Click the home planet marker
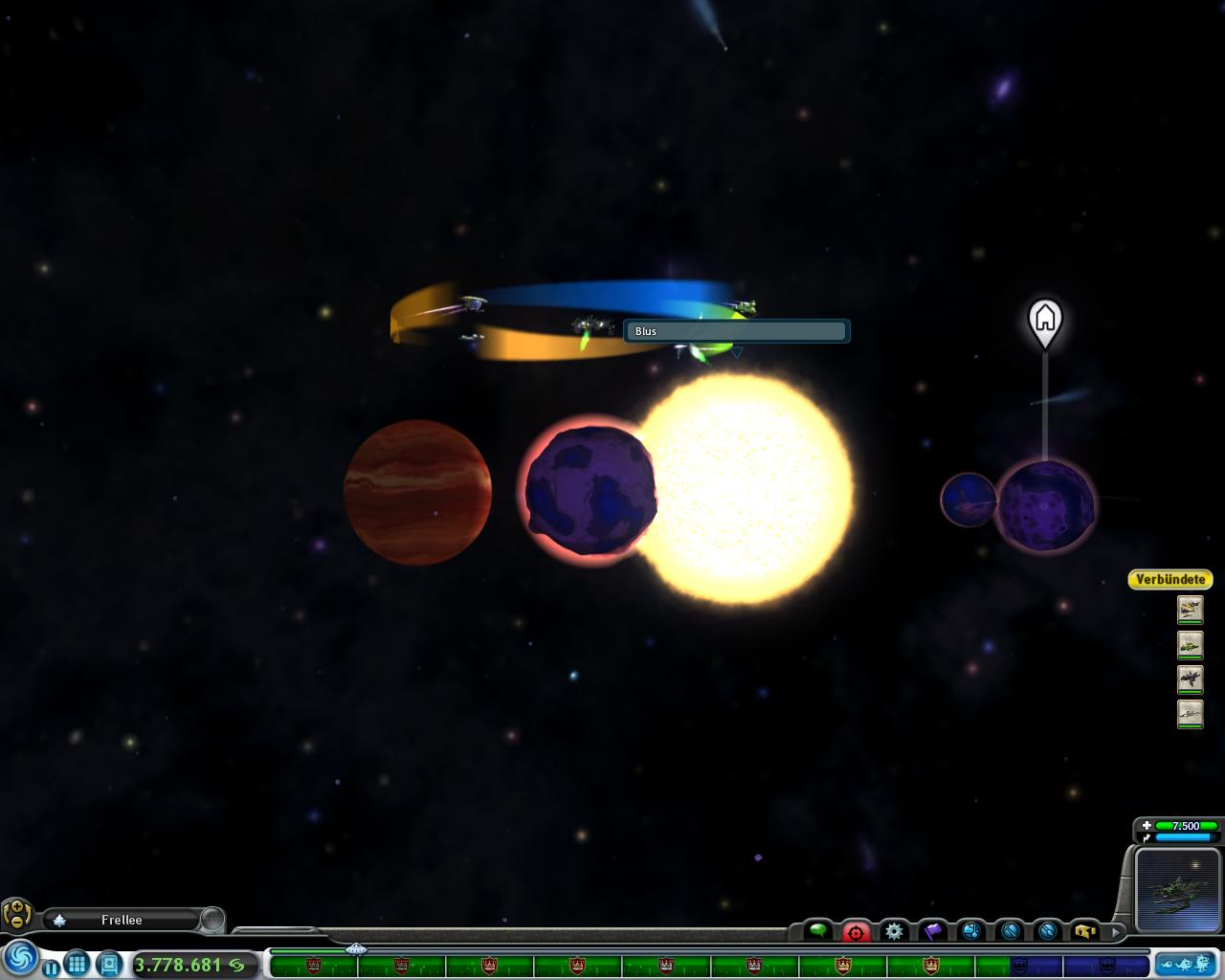Screen dimensions: 1225x980 1045,319
